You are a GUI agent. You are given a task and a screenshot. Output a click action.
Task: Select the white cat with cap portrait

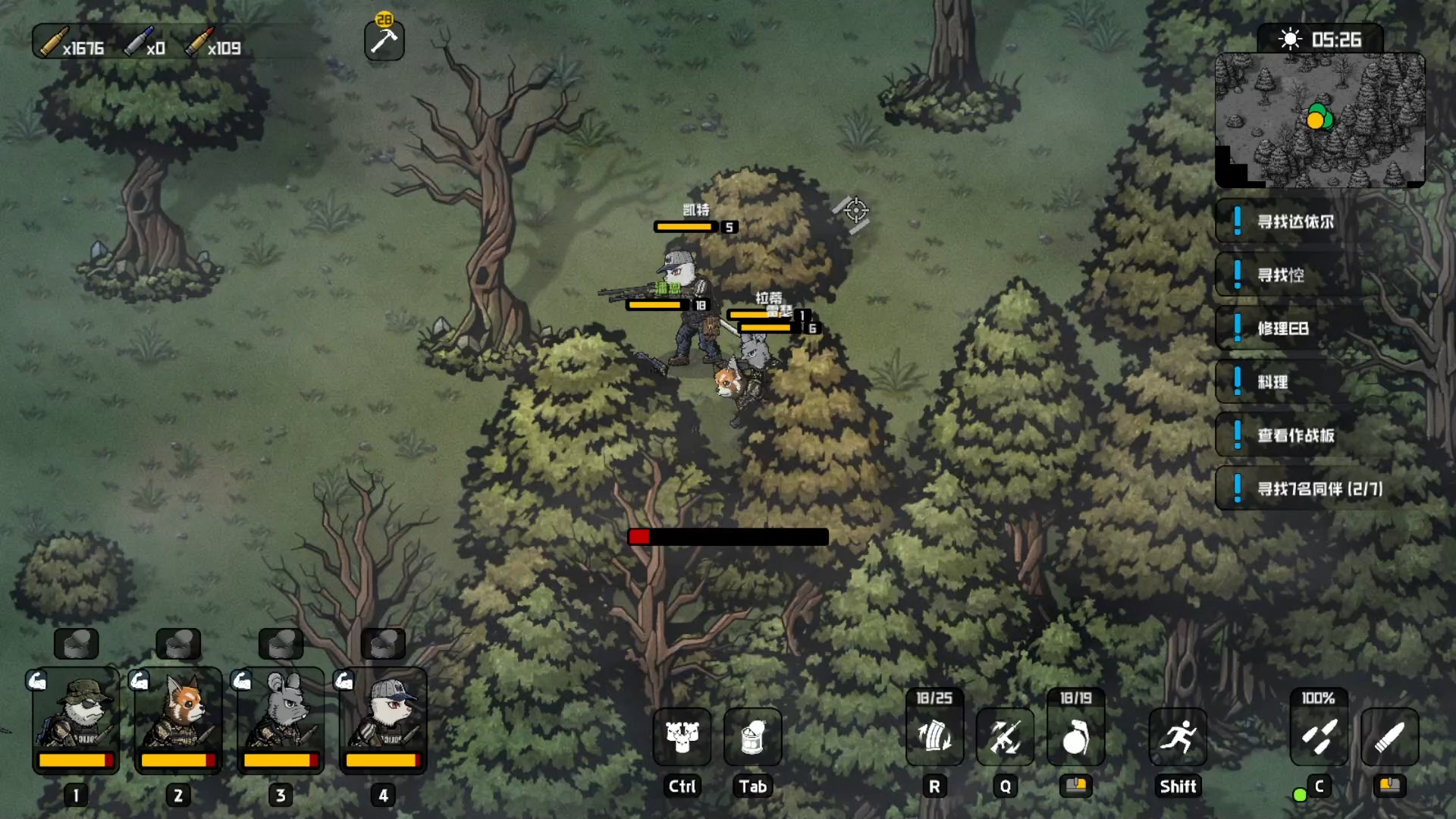tap(383, 717)
